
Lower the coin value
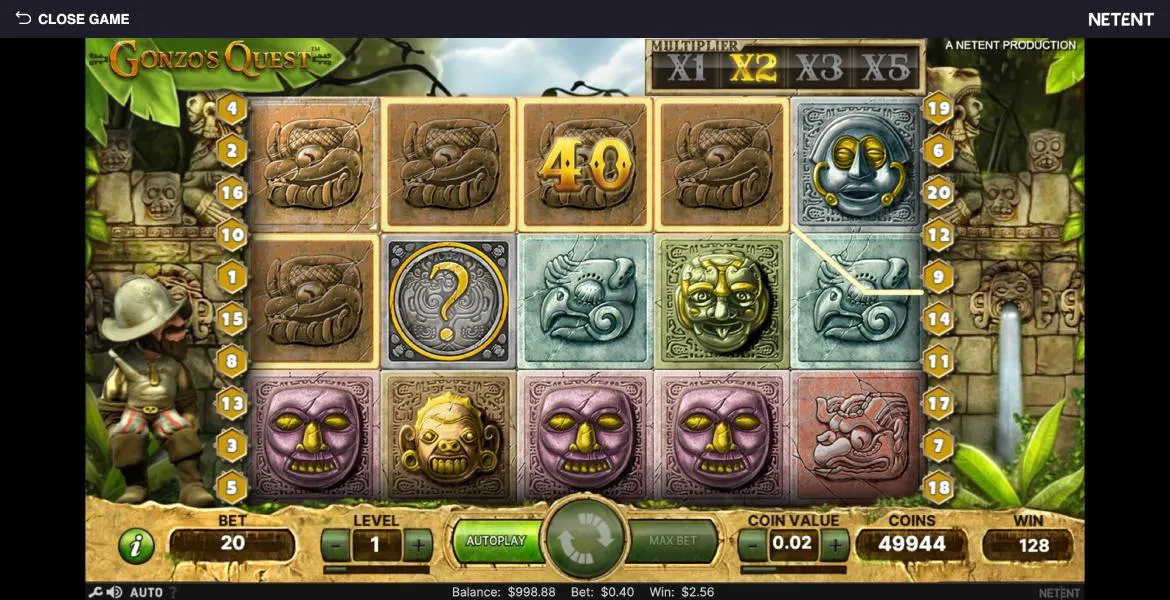click(x=751, y=545)
